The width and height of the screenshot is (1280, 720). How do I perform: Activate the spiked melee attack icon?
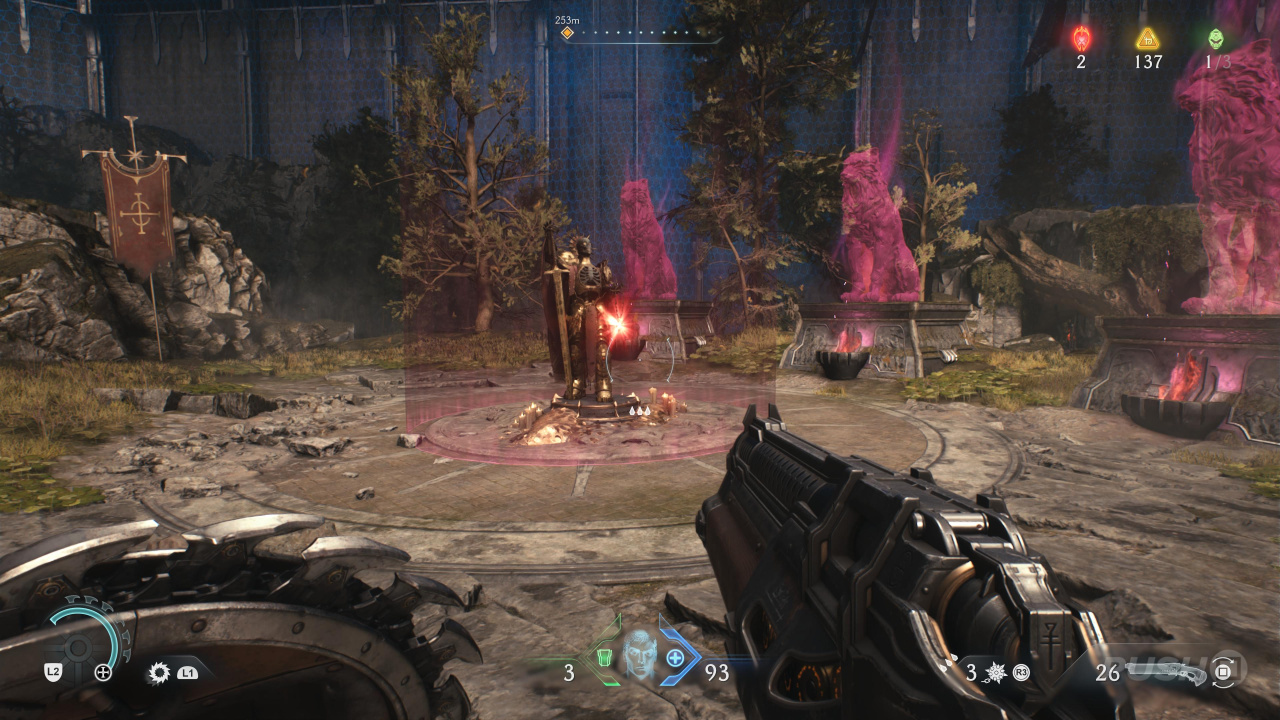pyautogui.click(x=158, y=673)
